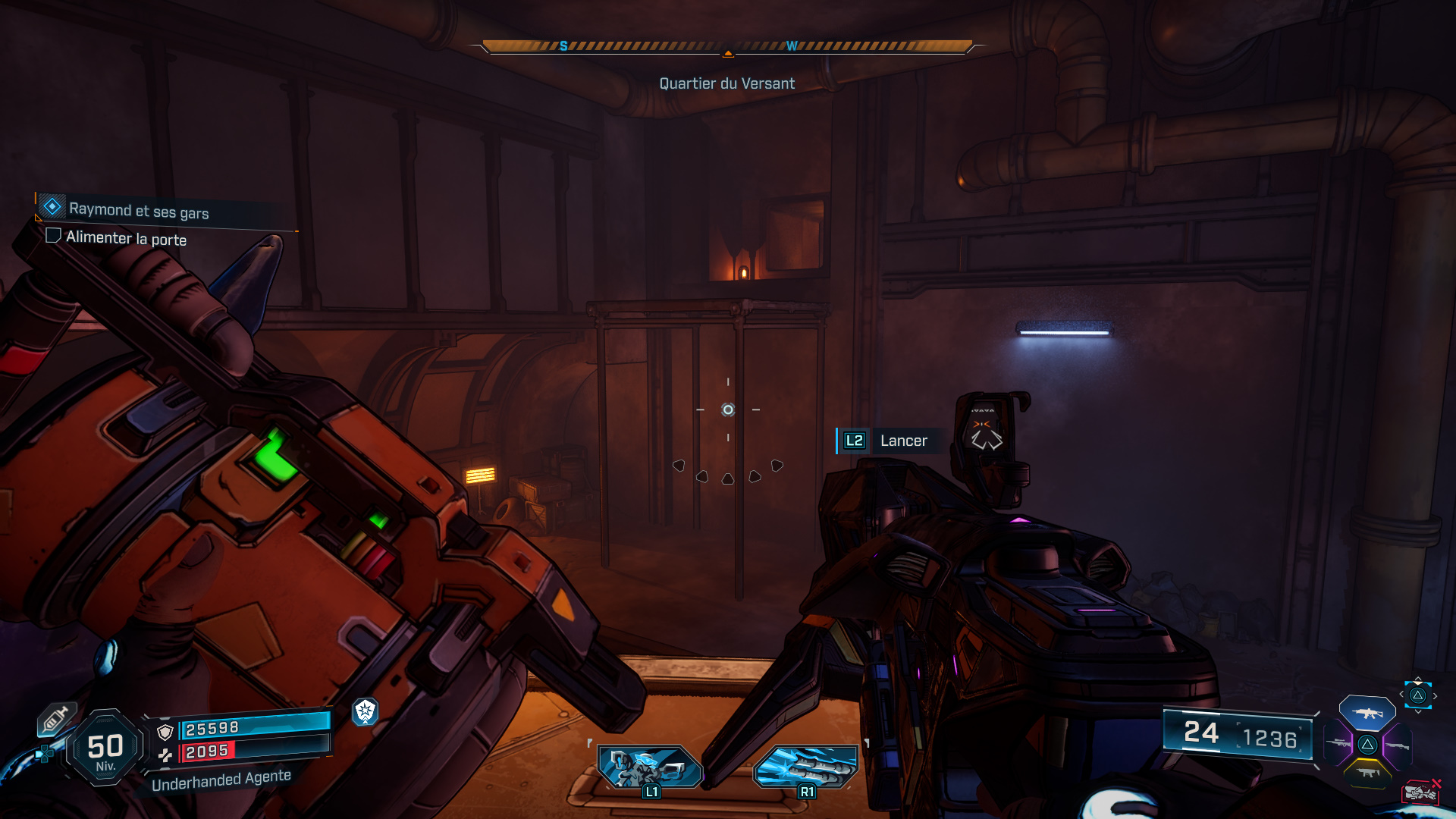
Task: Click the shield icon beside 25598
Action: click(165, 733)
